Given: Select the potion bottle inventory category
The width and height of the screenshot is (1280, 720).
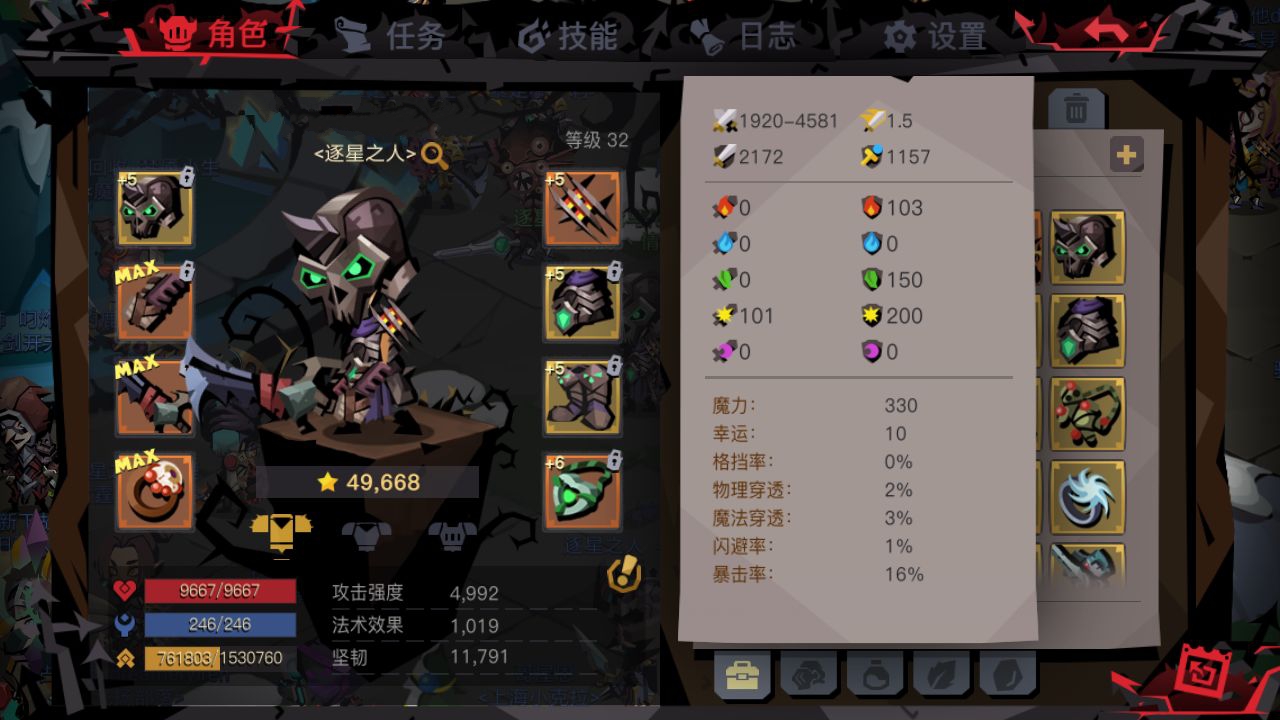Looking at the screenshot, I should point(873,675).
